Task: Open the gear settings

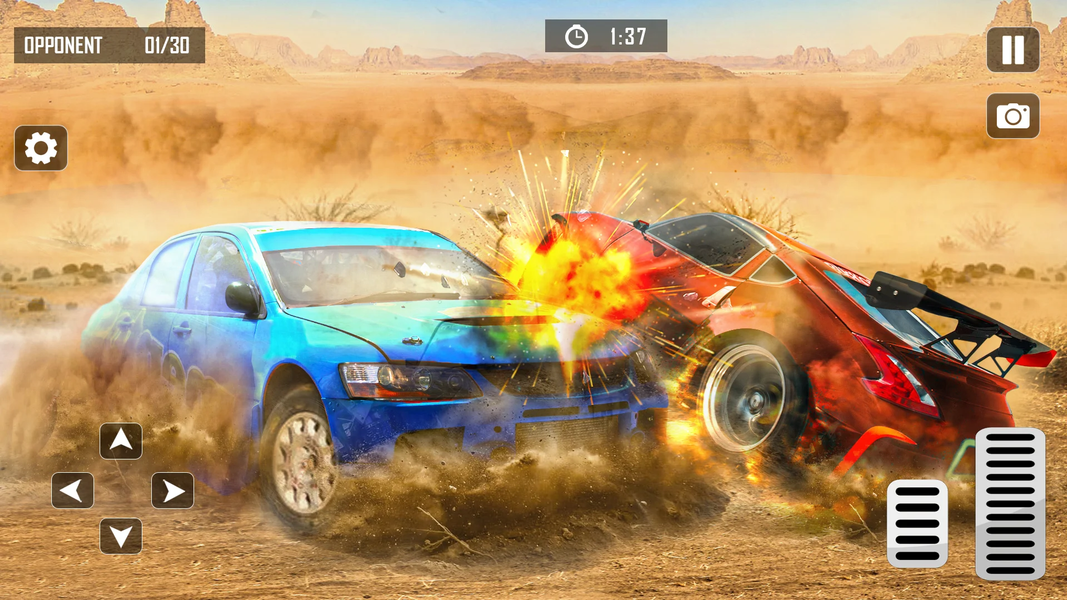Action: [41, 148]
